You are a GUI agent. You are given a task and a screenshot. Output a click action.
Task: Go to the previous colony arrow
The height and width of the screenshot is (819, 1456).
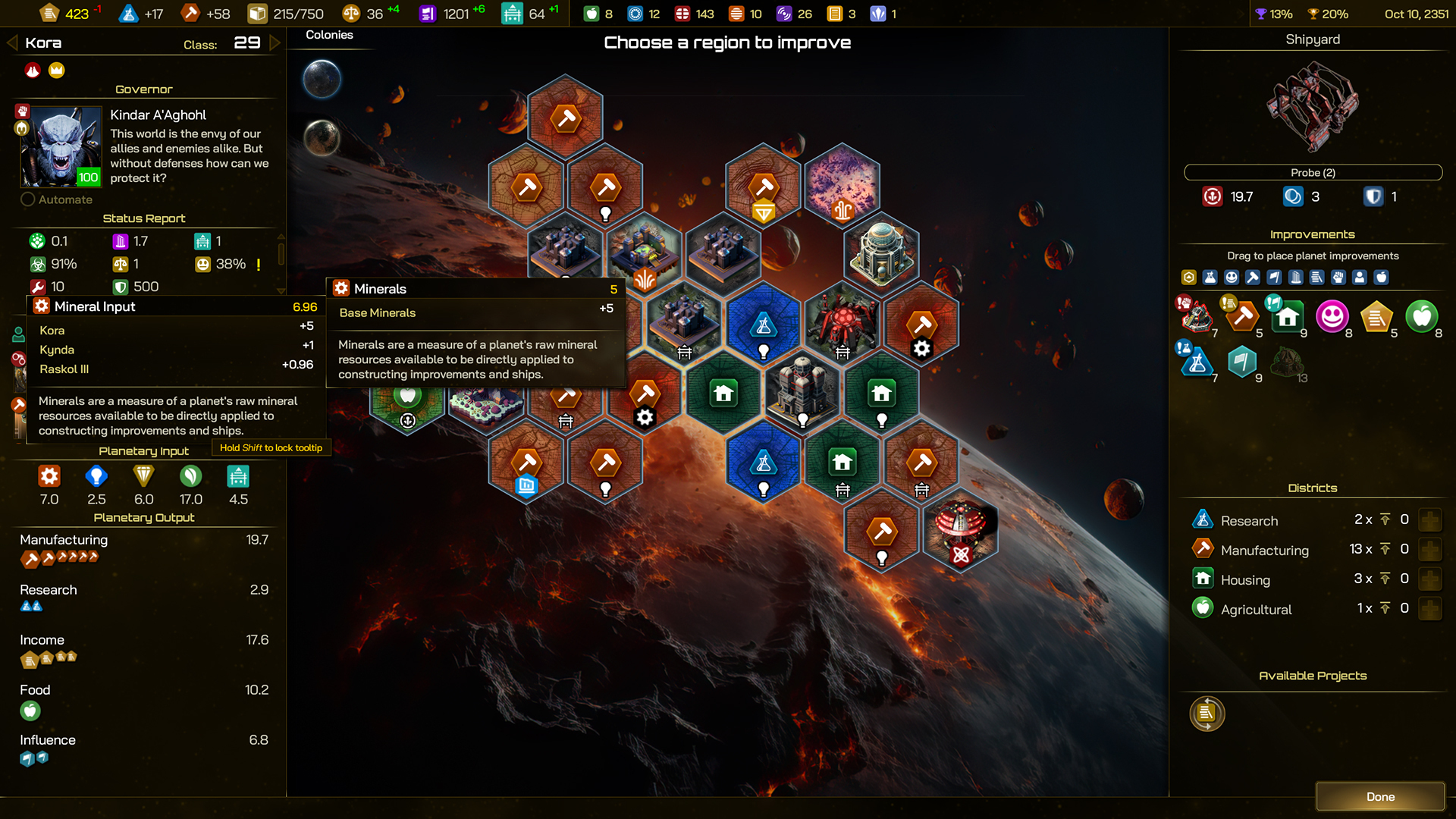12,43
